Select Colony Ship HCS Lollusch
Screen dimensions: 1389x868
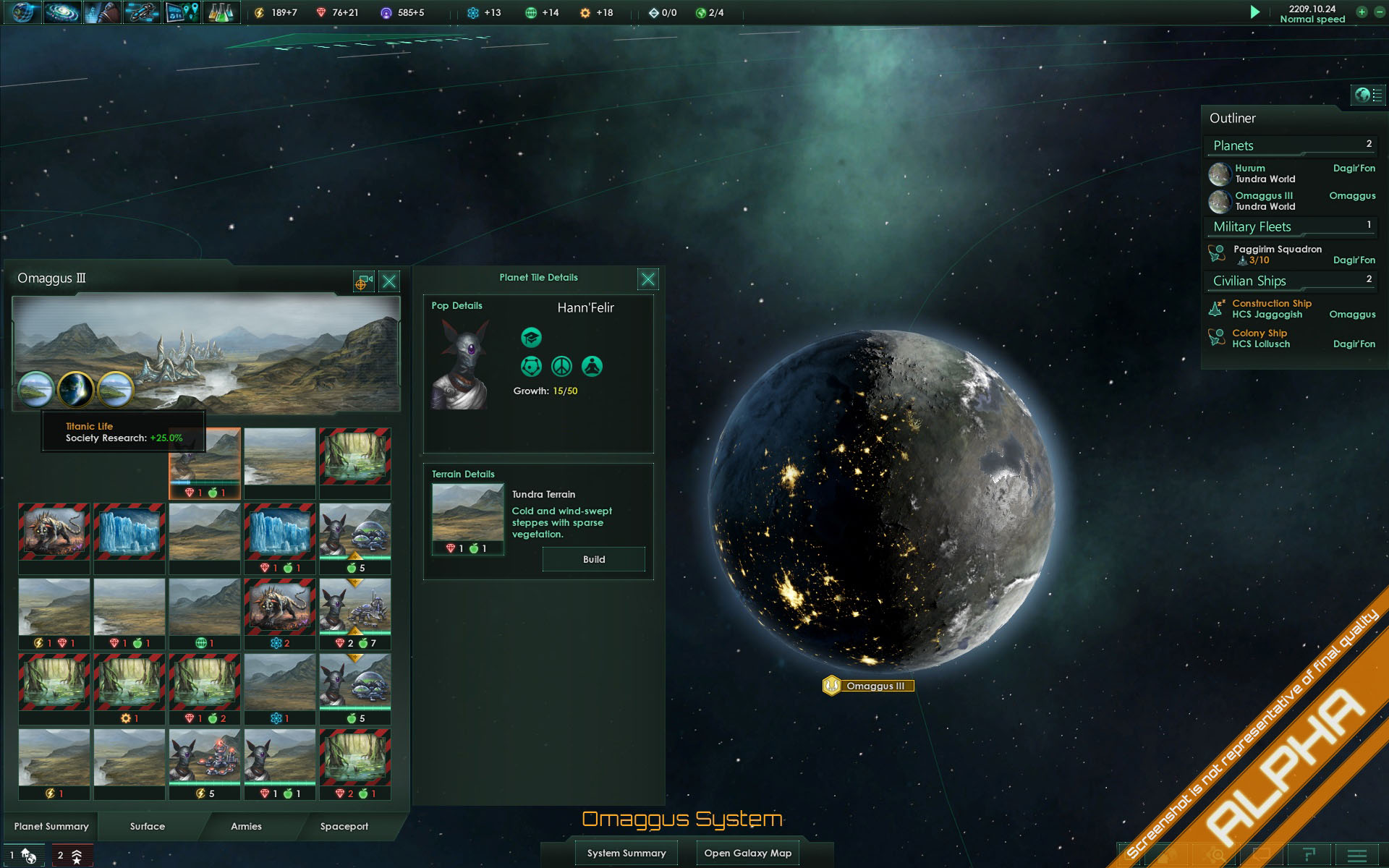pyautogui.click(x=1261, y=339)
